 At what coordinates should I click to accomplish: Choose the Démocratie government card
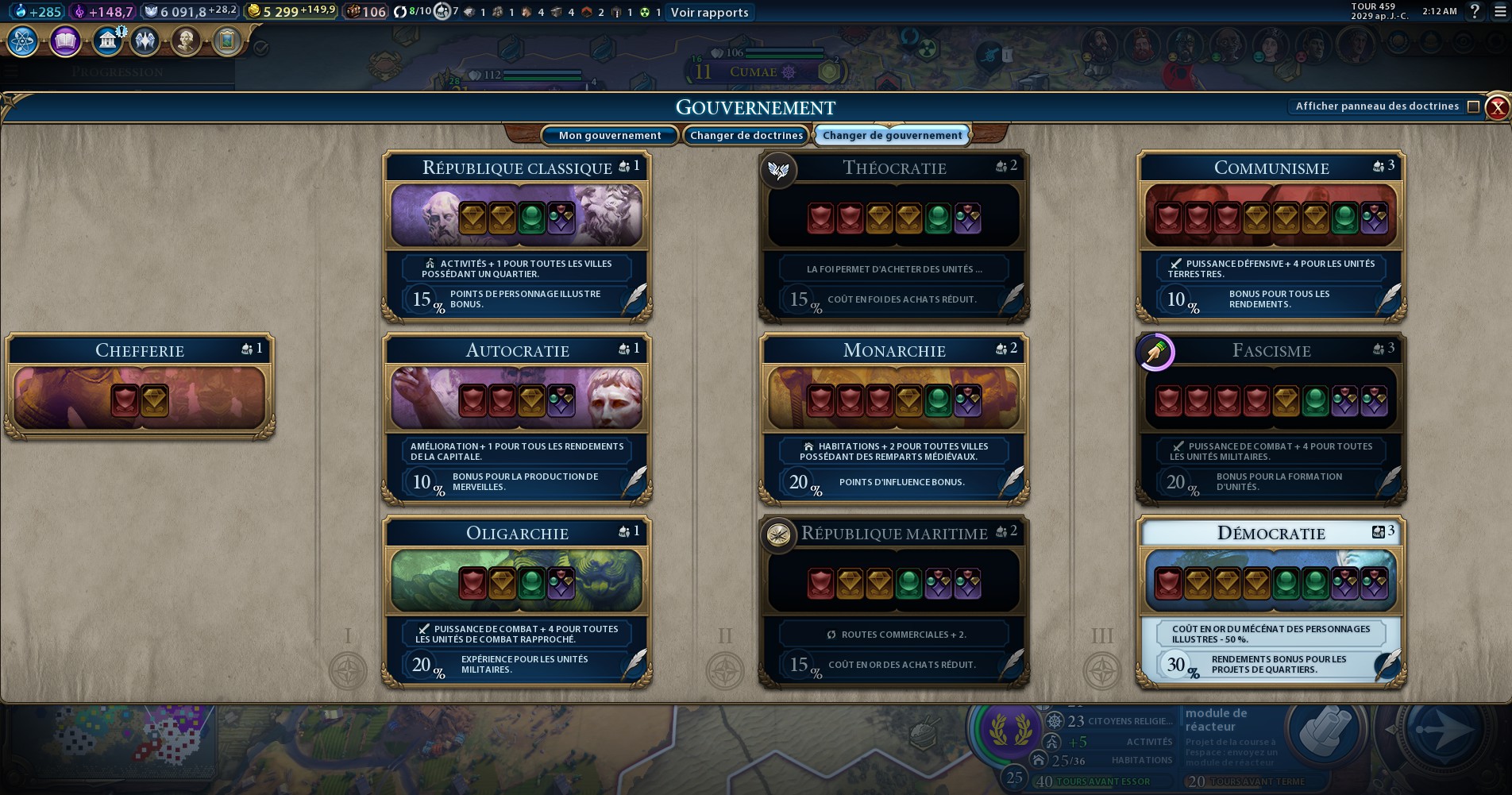click(x=1271, y=602)
